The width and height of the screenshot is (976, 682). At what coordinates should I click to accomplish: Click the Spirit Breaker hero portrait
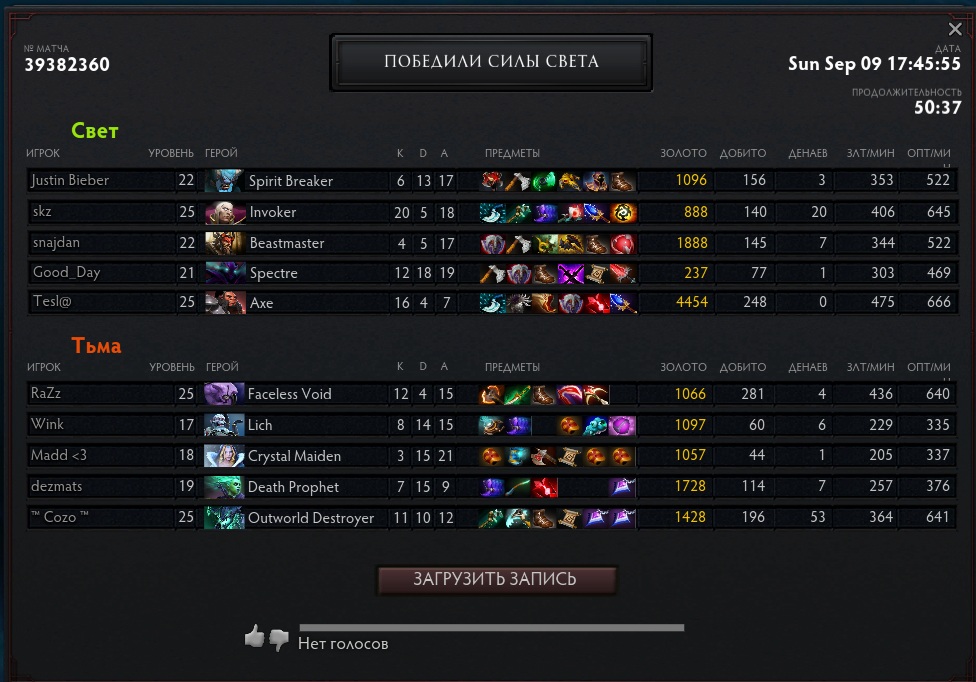(225, 181)
